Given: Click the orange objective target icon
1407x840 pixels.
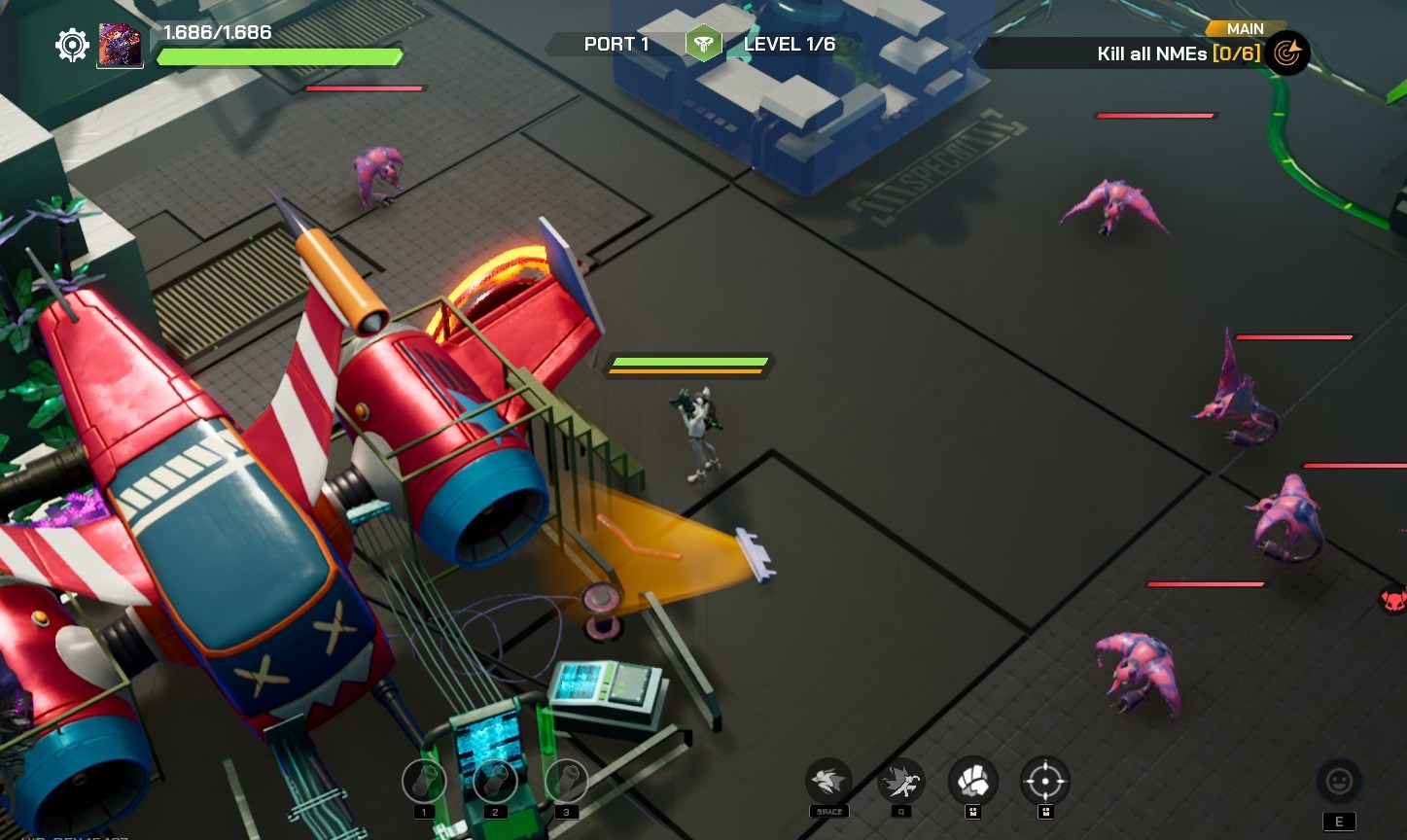Looking at the screenshot, I should (1287, 53).
